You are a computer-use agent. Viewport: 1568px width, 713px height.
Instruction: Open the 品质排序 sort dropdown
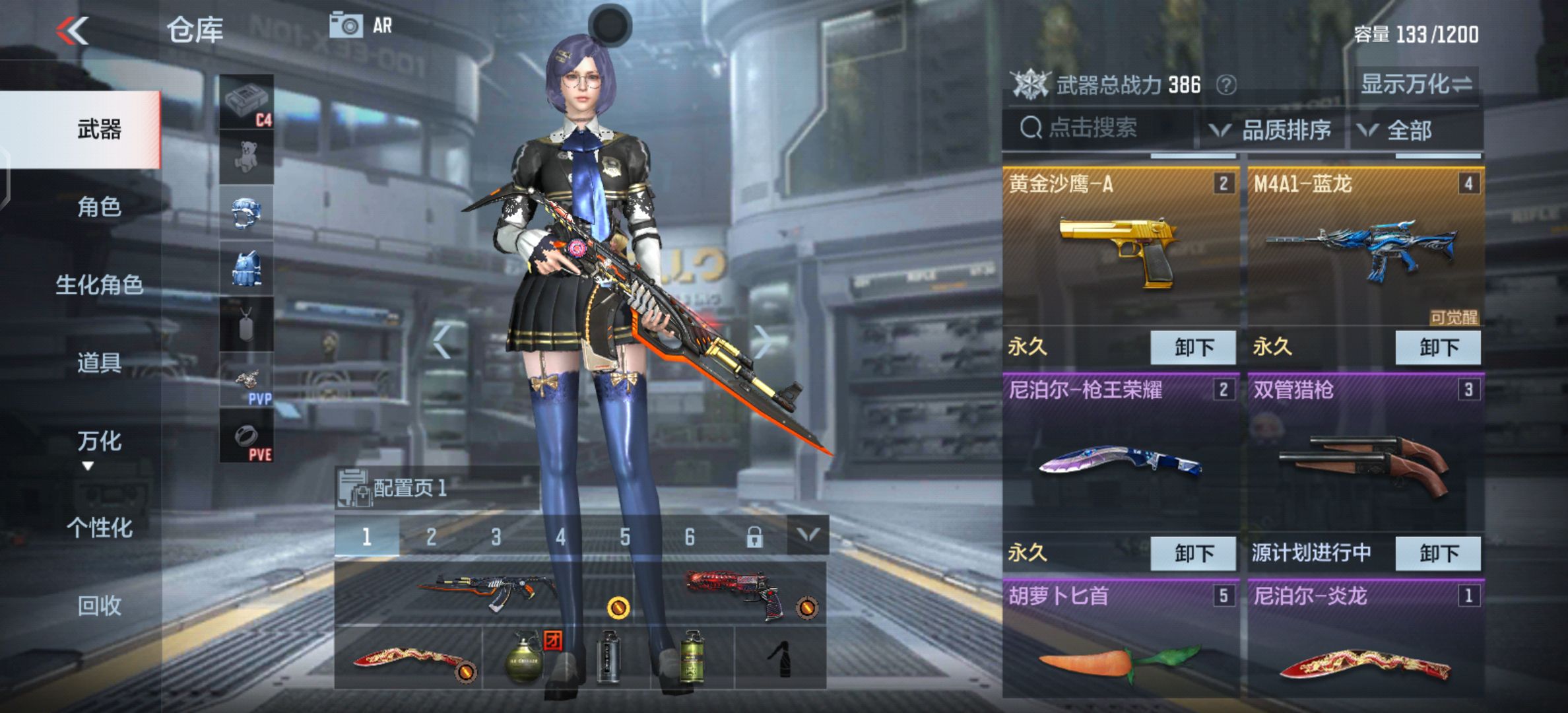point(1270,131)
